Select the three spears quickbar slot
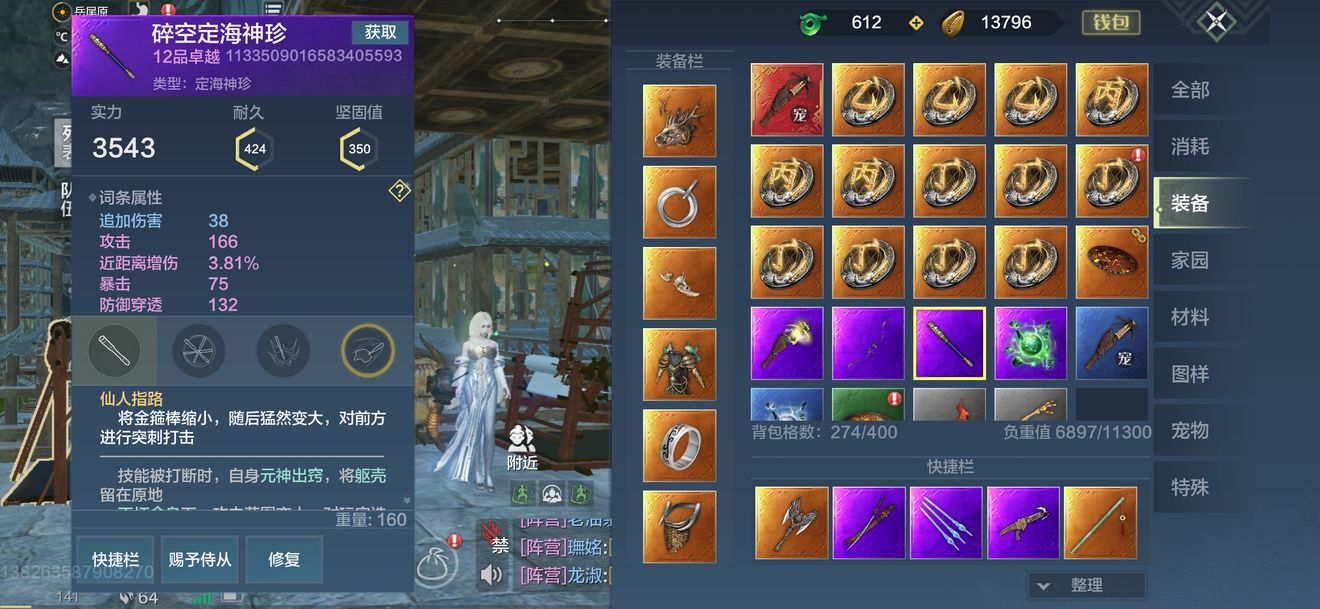The image size is (1320, 609). (946, 522)
